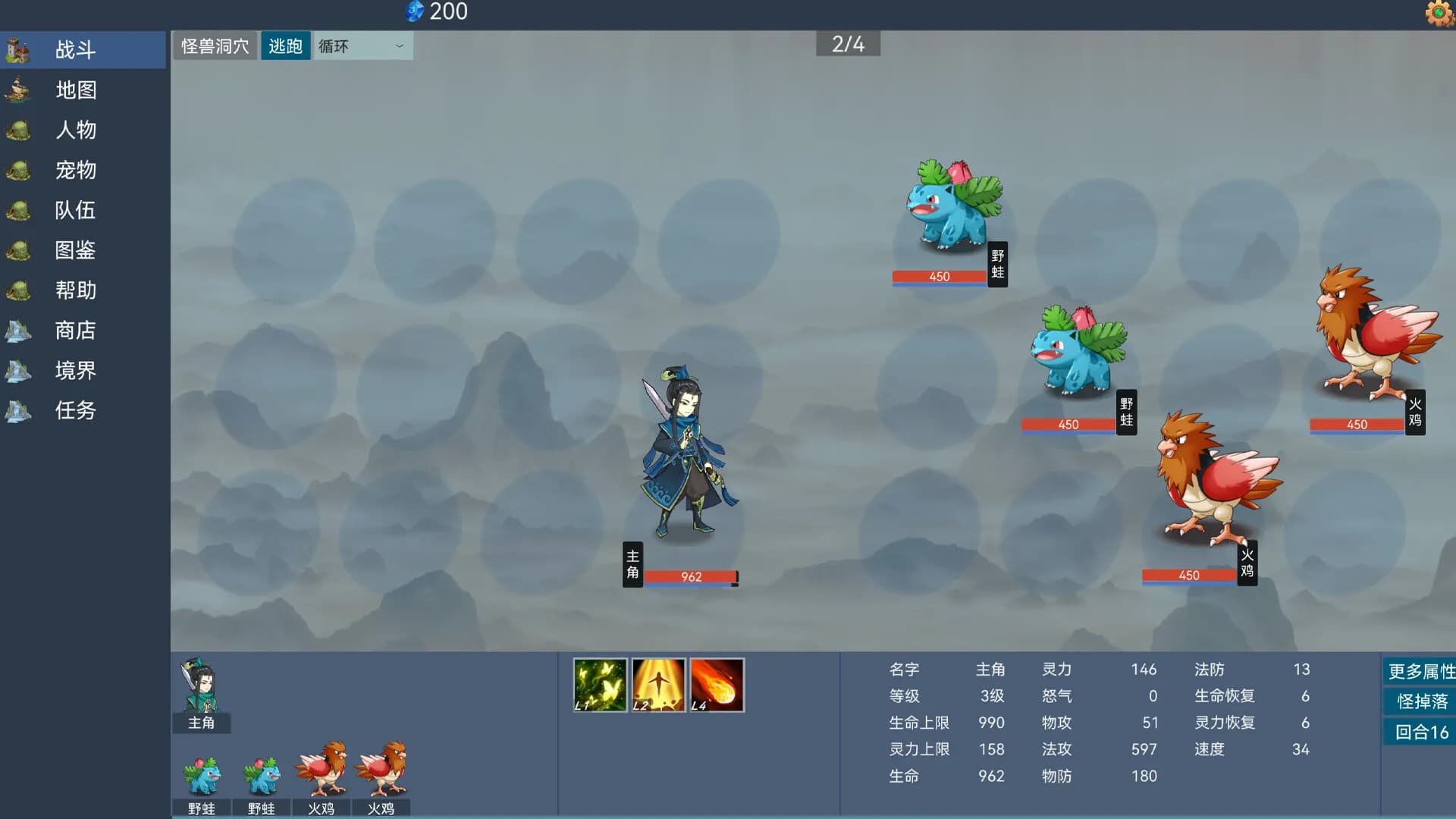Image resolution: width=1456 pixels, height=819 pixels.
Task: Activate the L2 sword strike skill
Action: click(658, 685)
